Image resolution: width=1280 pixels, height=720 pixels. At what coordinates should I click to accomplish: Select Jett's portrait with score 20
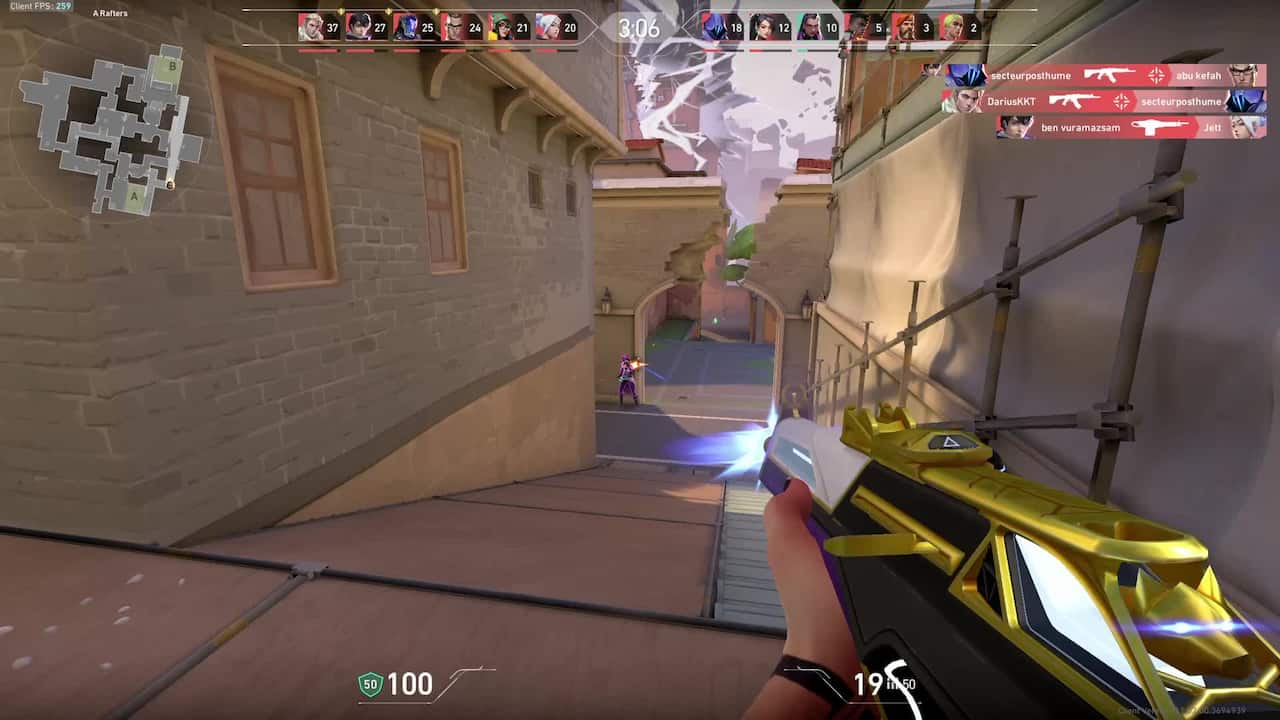pos(549,27)
